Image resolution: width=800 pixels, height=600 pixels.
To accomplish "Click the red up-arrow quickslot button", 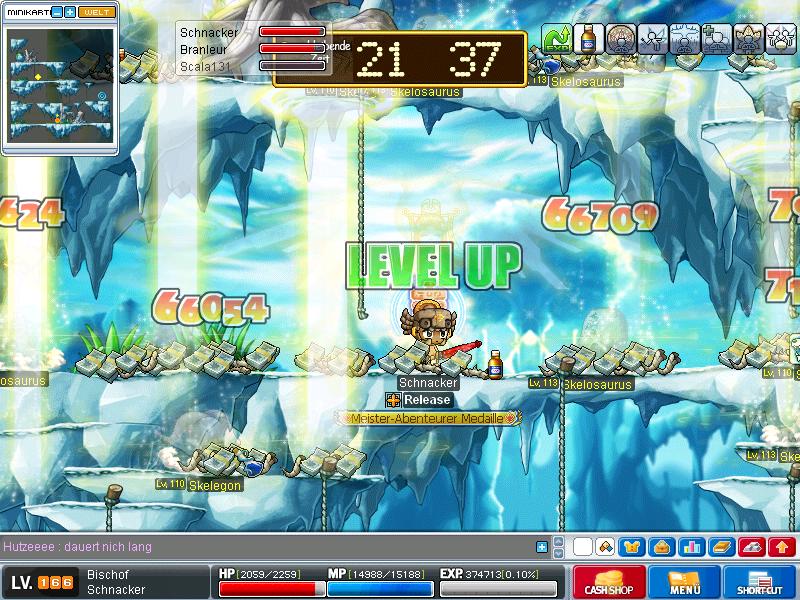I will (x=782, y=547).
